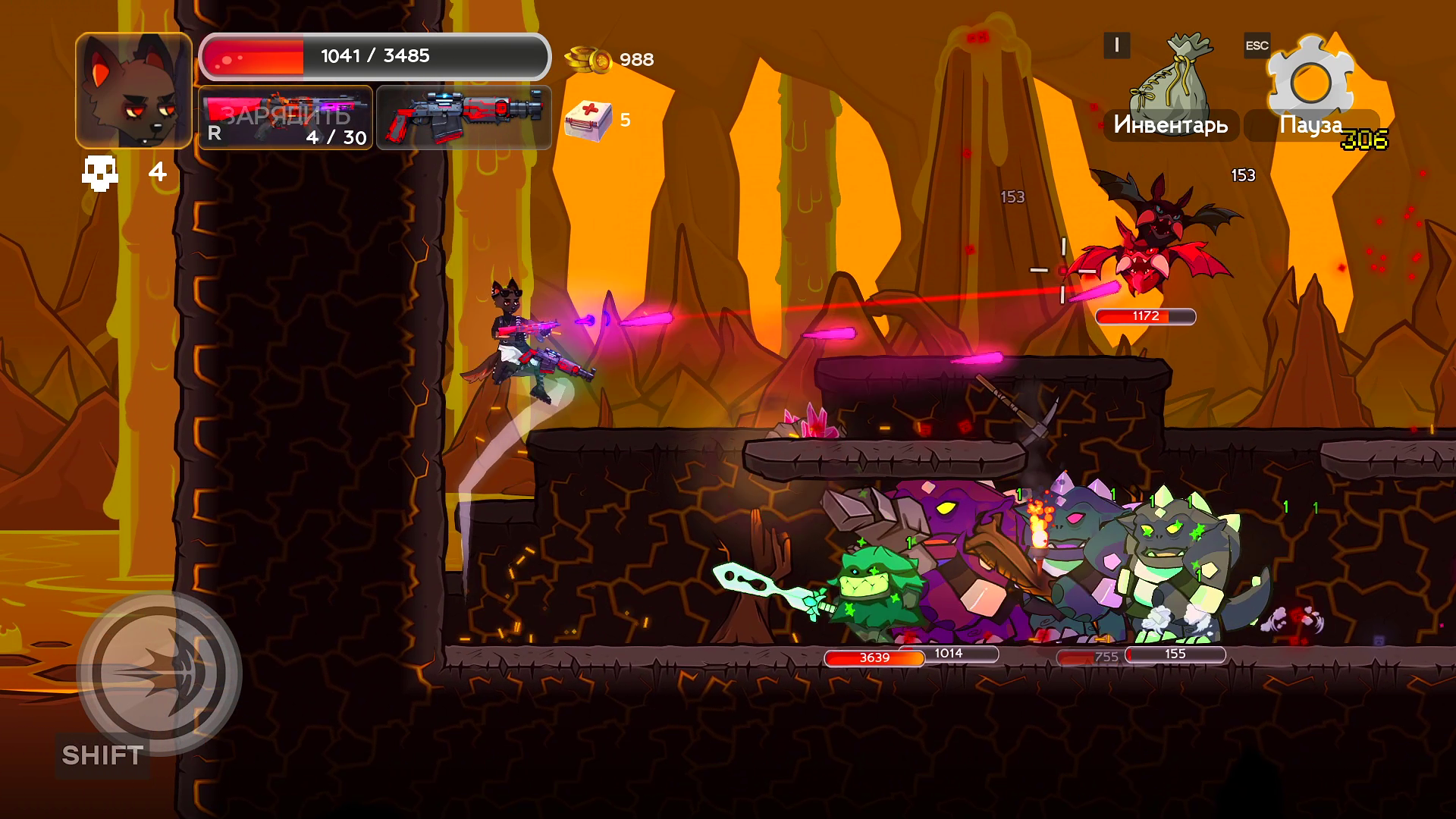Click the skull kill-counter icon
The height and width of the screenshot is (819, 1456).
tap(101, 171)
